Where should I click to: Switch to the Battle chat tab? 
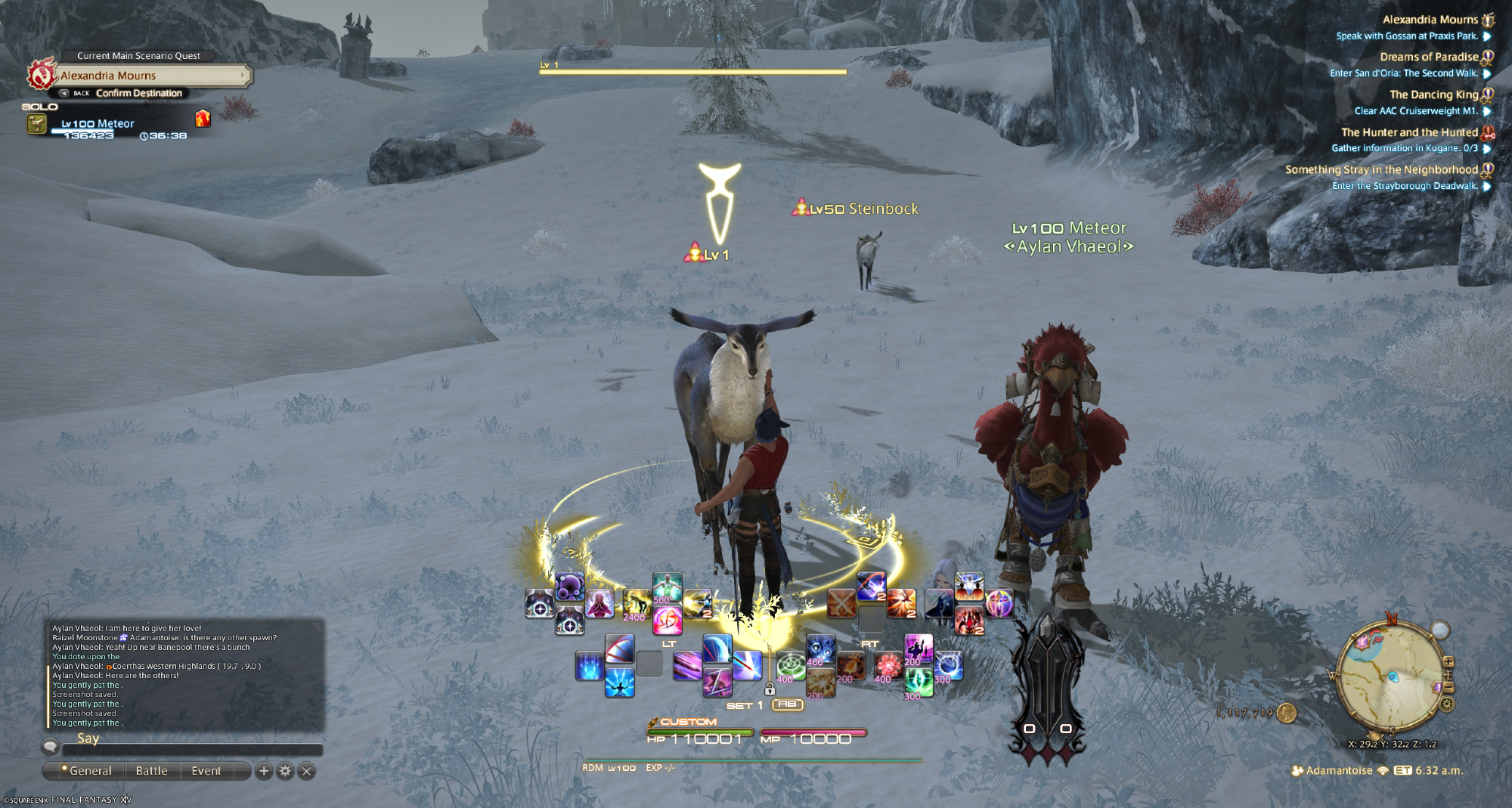[151, 771]
